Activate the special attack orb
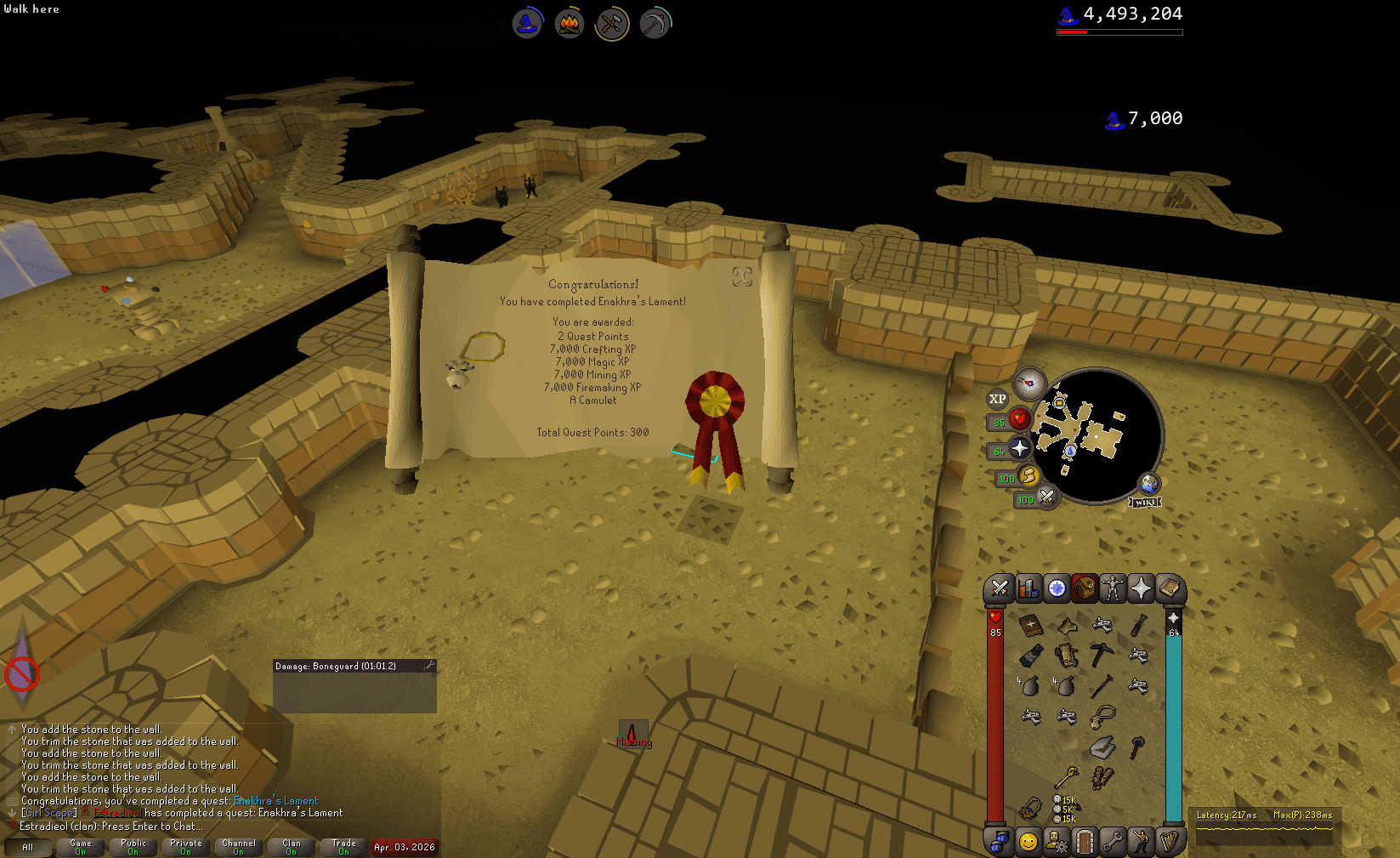This screenshot has width=1400, height=858. (x=1047, y=497)
